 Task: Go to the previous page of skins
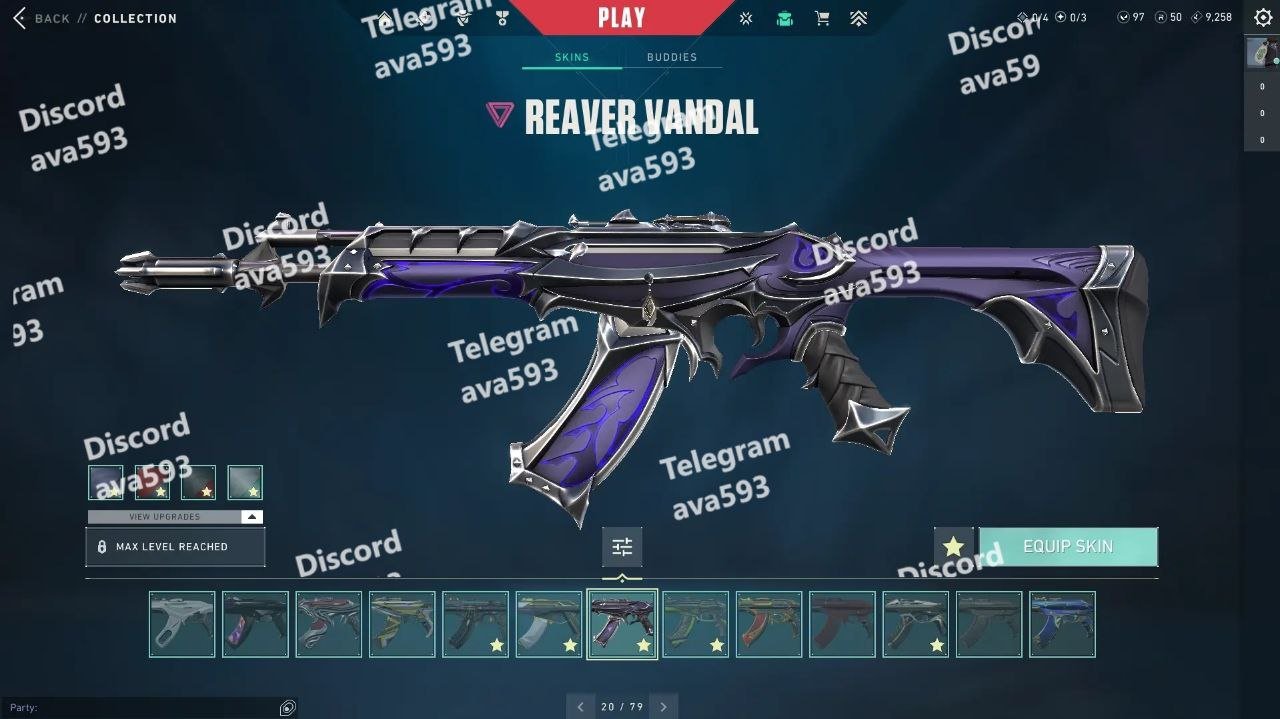coord(581,707)
